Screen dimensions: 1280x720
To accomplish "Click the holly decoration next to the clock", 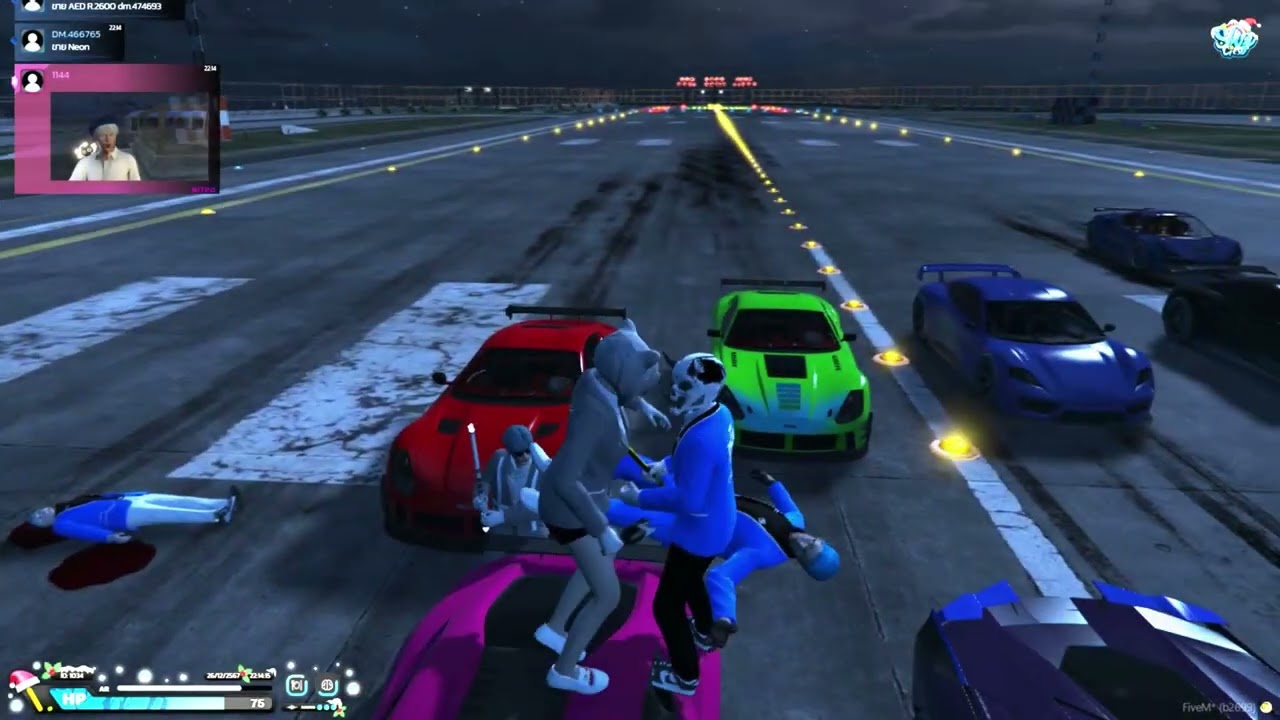I will (x=243, y=673).
